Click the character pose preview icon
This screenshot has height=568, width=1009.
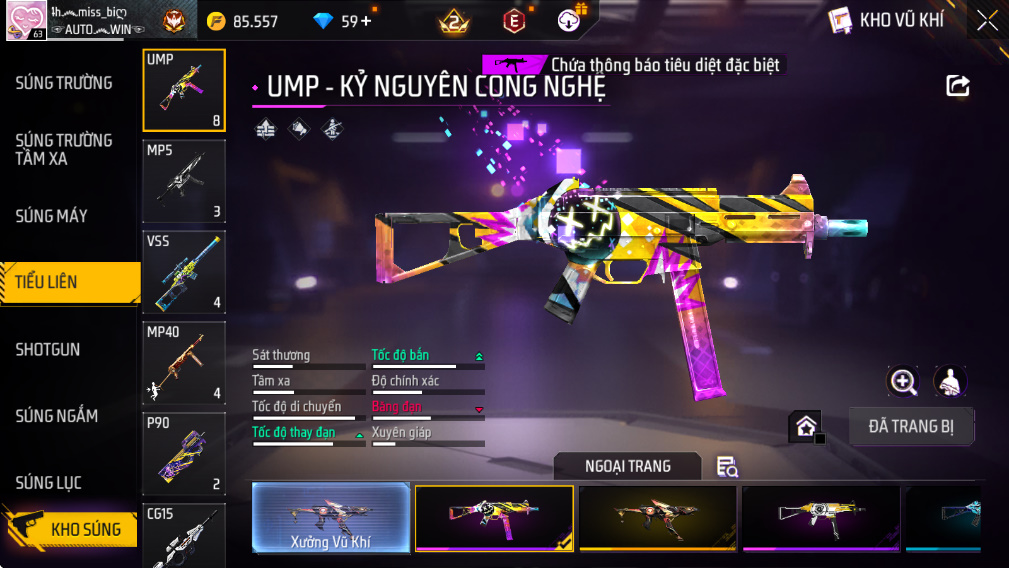click(950, 381)
